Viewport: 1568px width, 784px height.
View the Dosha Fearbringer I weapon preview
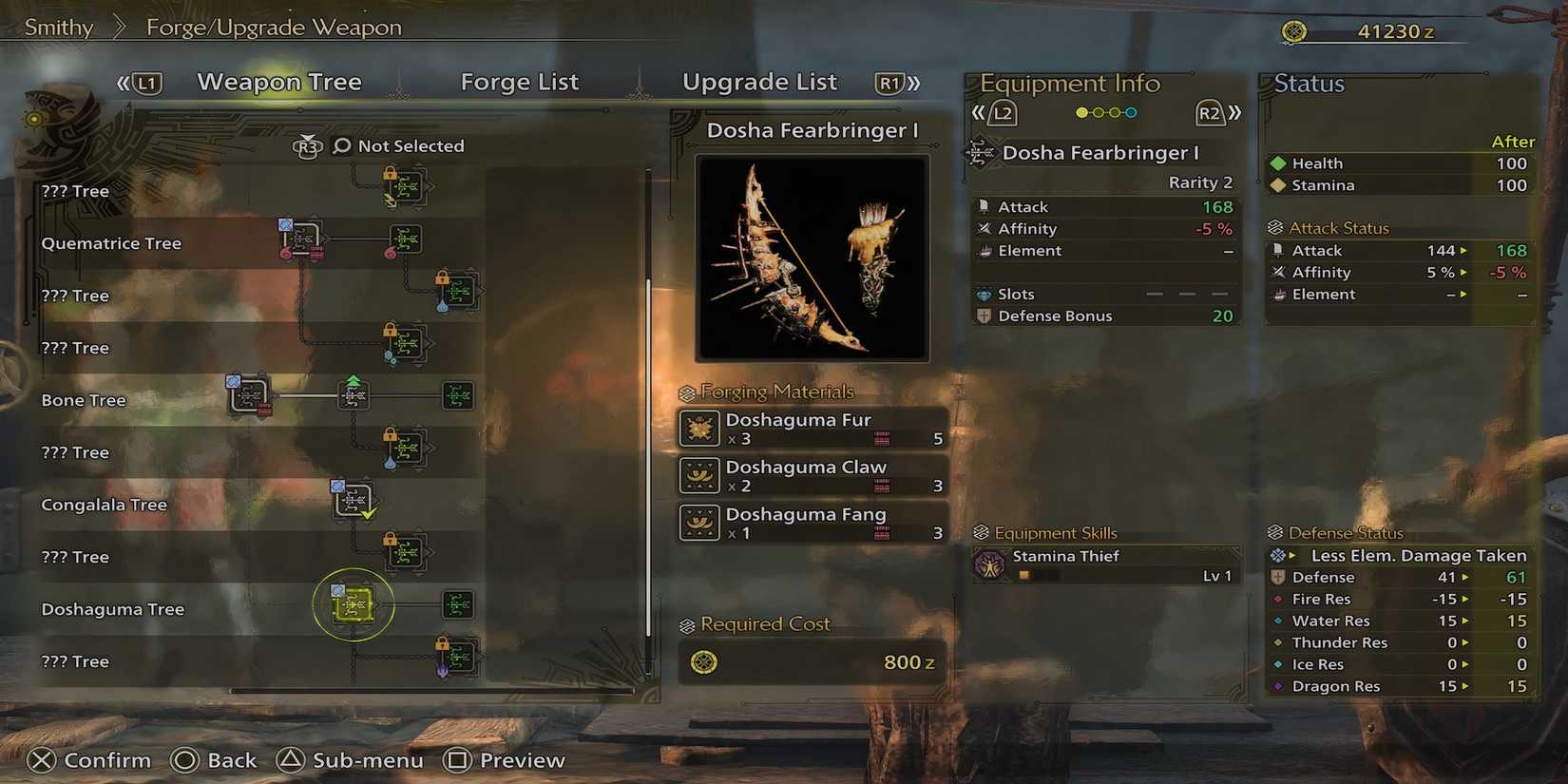(812, 258)
